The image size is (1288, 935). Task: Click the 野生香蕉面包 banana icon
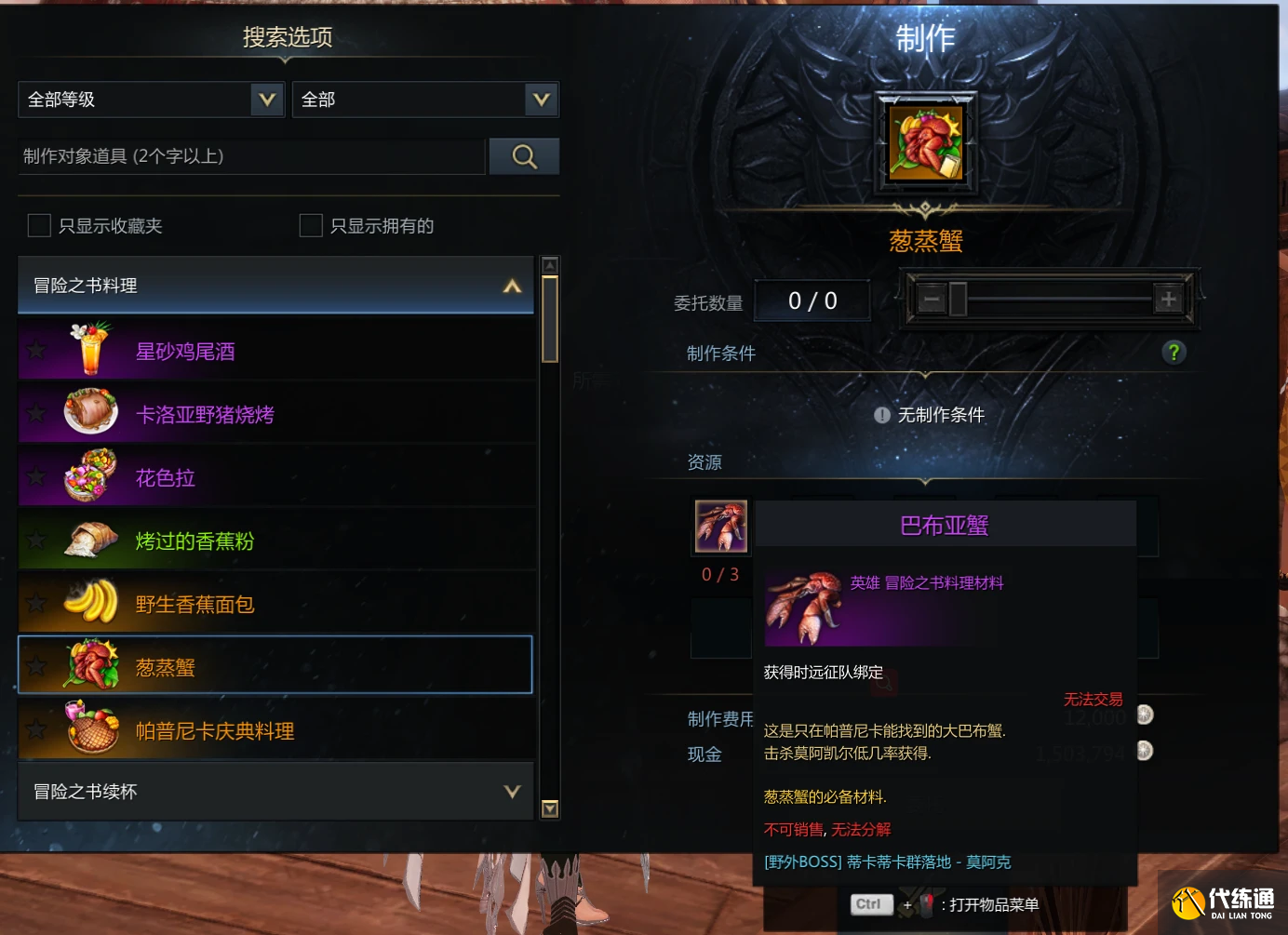90,602
